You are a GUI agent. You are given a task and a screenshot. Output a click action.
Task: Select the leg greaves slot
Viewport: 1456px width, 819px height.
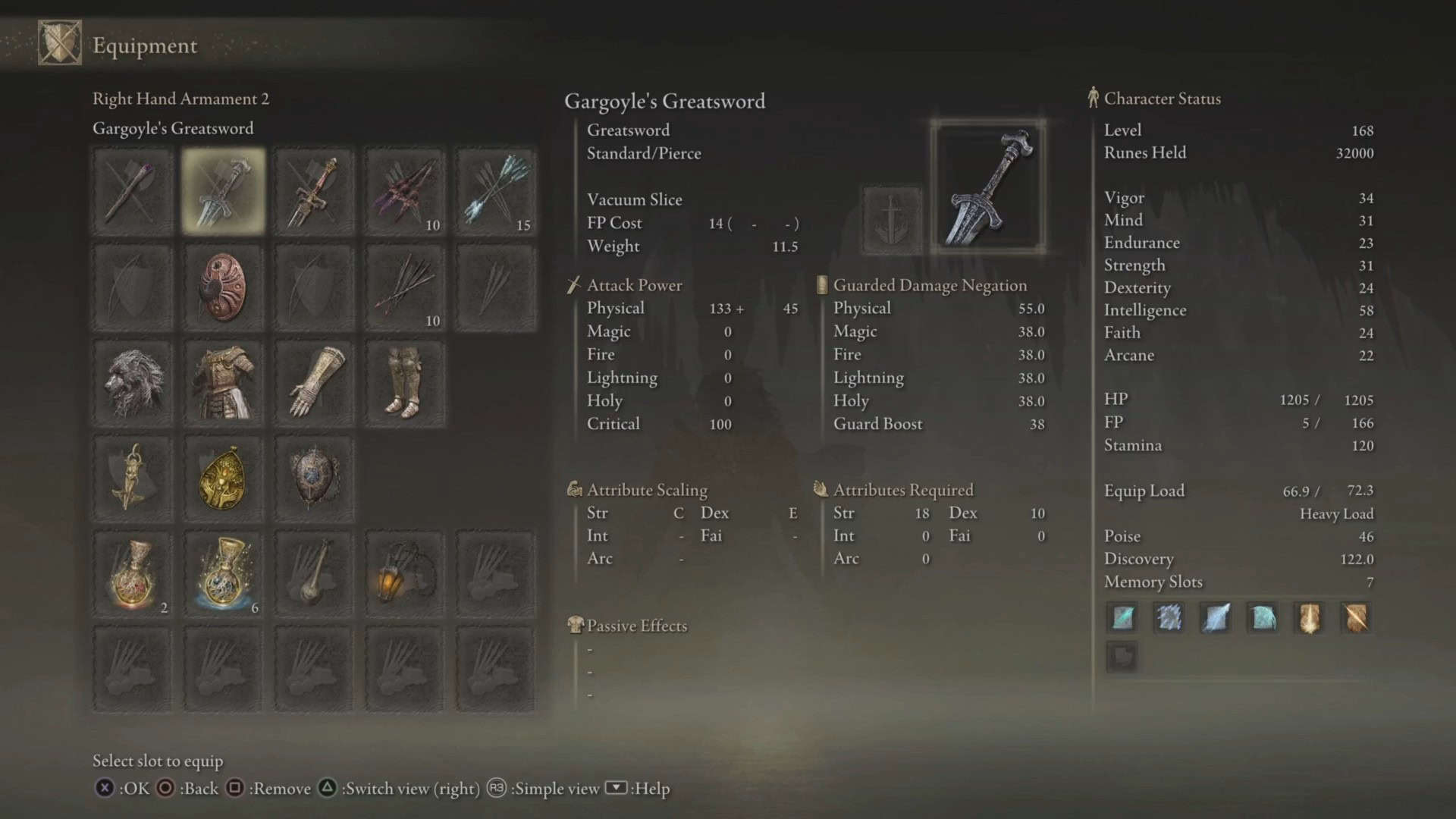point(405,383)
